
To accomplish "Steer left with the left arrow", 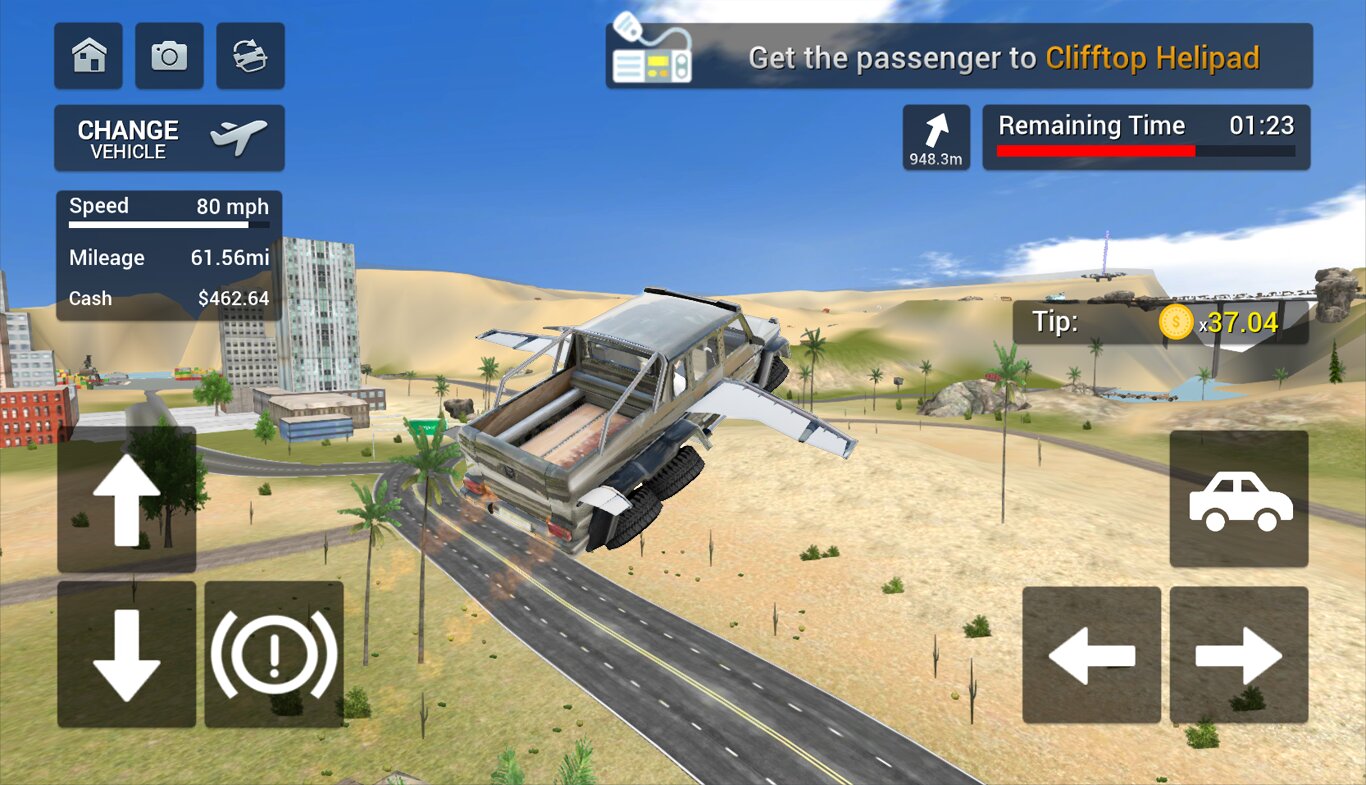I will click(x=1091, y=656).
